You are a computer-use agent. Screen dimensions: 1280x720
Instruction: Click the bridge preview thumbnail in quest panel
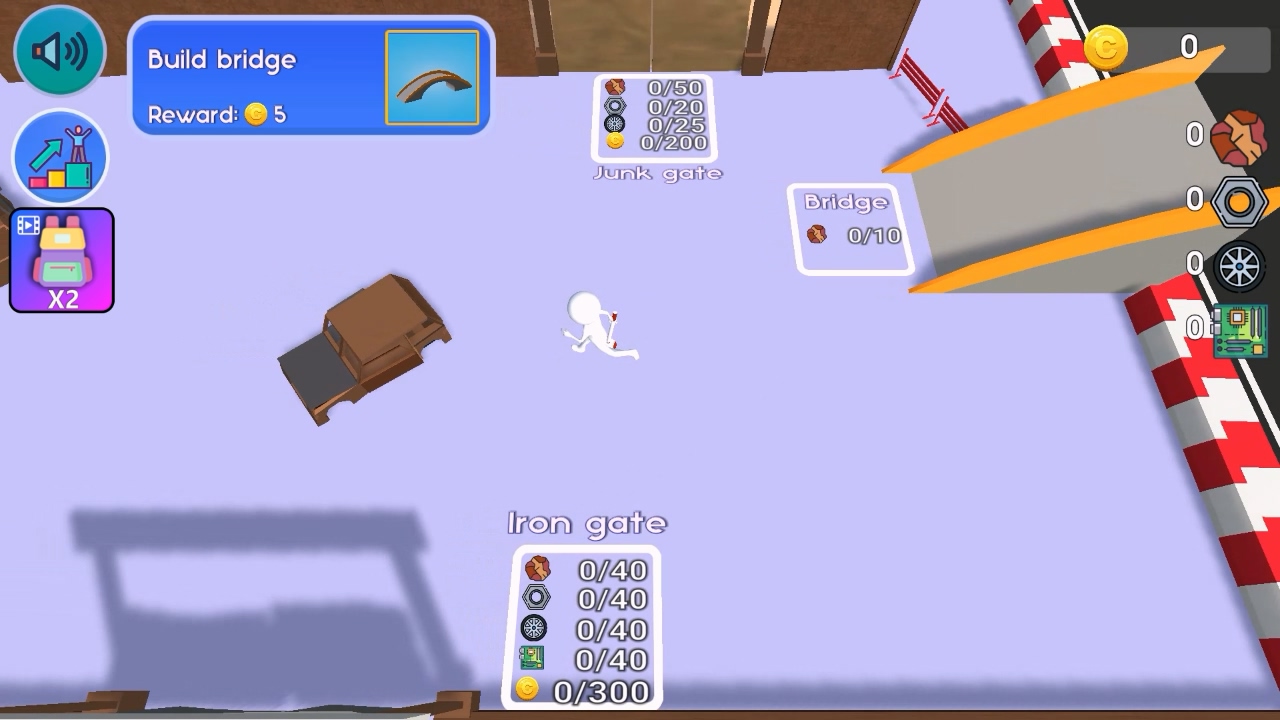click(432, 76)
